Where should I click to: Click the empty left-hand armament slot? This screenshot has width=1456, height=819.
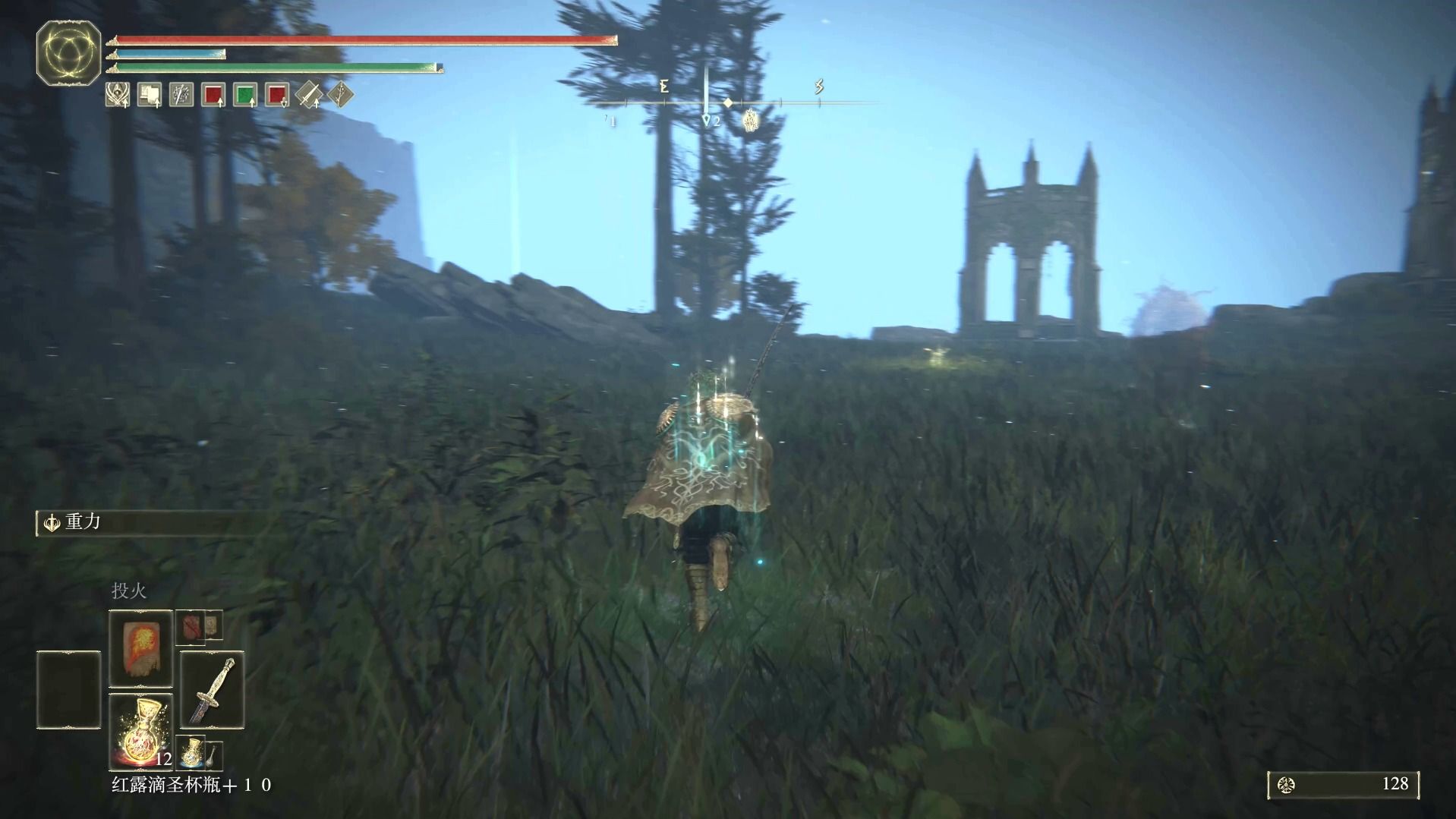tap(68, 690)
